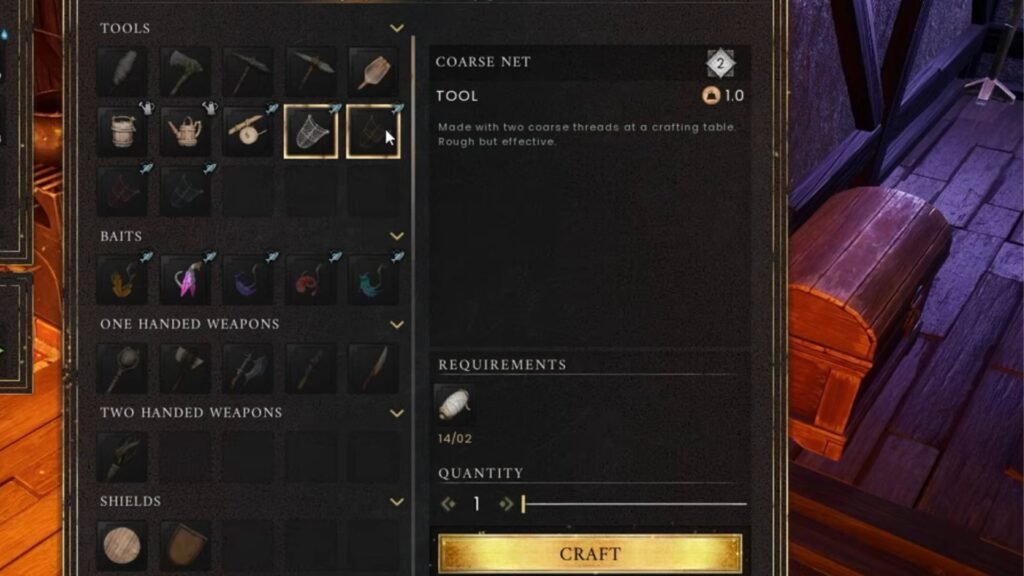Collapse the Baits category
This screenshot has height=576, width=1024.
397,237
